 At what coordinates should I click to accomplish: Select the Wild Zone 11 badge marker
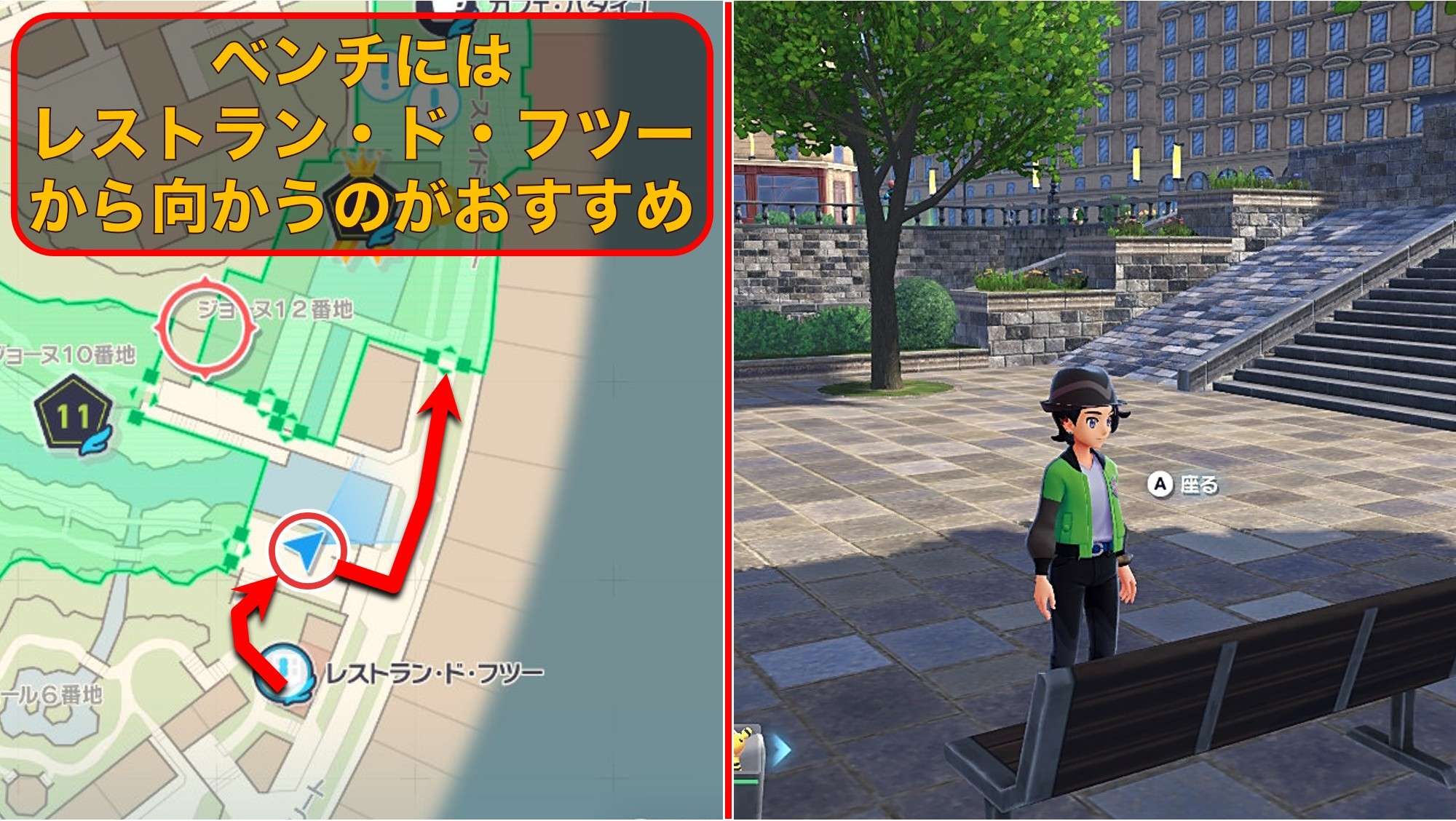click(x=74, y=416)
